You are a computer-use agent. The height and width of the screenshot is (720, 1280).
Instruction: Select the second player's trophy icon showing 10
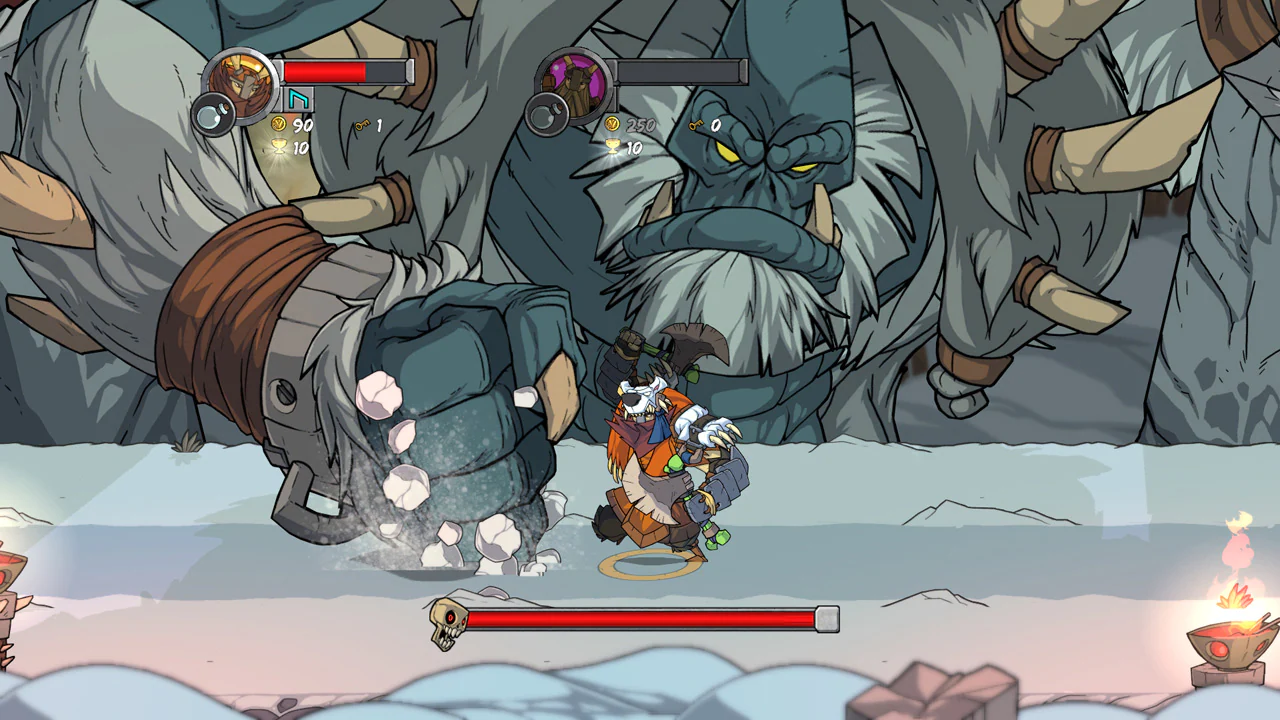click(613, 147)
